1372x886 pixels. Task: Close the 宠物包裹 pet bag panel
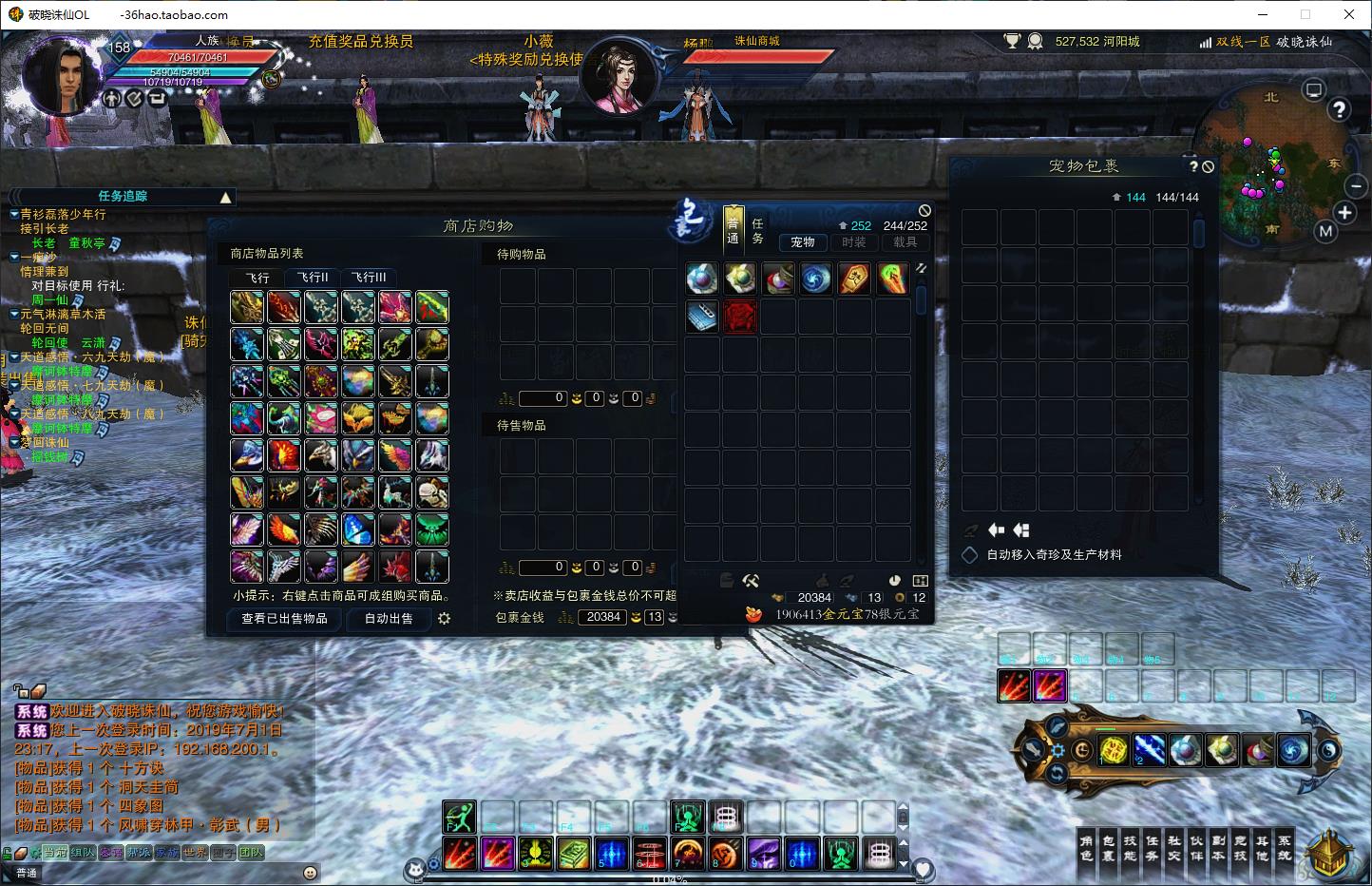[1208, 166]
